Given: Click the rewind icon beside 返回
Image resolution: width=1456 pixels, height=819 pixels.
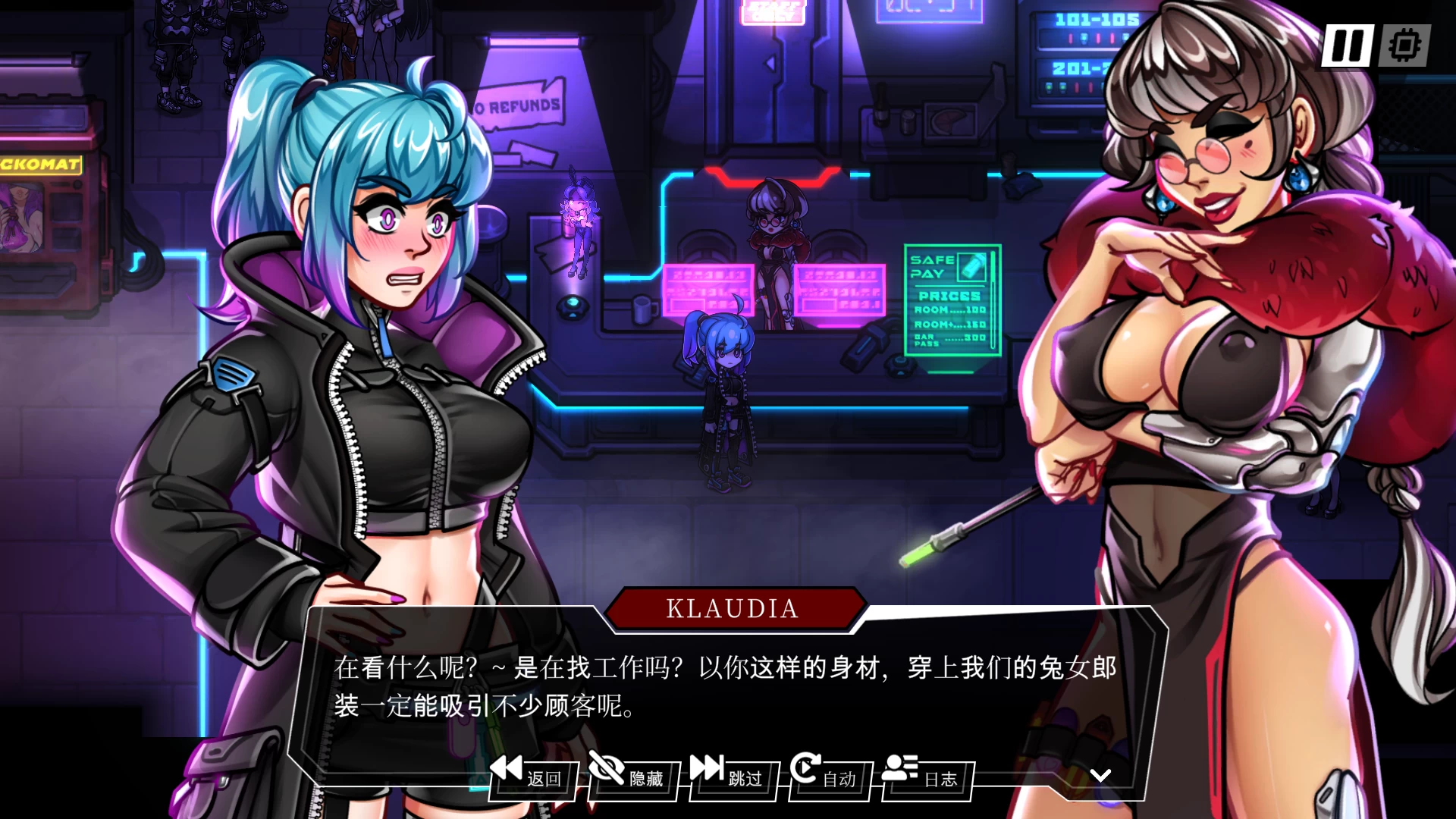Looking at the screenshot, I should [x=507, y=770].
